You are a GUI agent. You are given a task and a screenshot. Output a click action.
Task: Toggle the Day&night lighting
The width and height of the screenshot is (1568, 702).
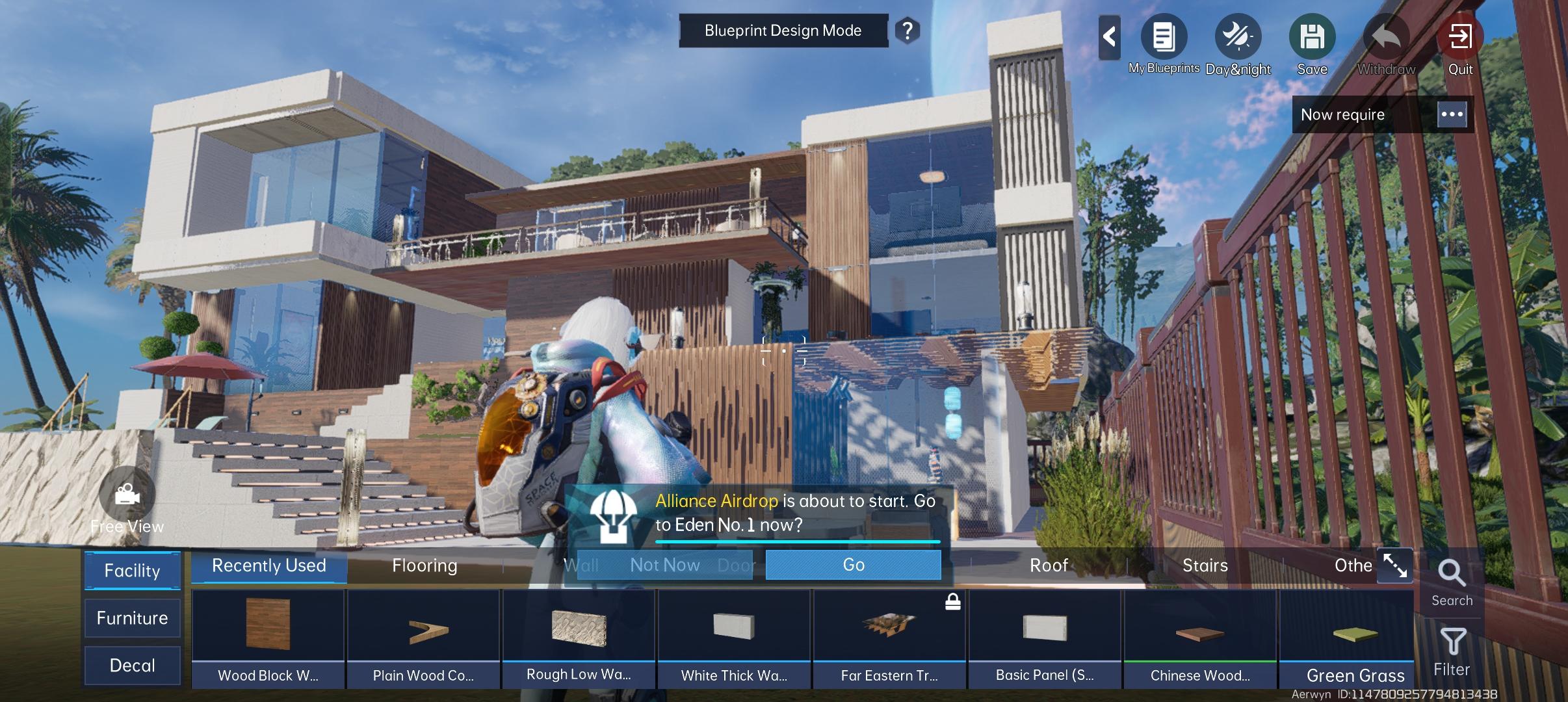(1238, 38)
